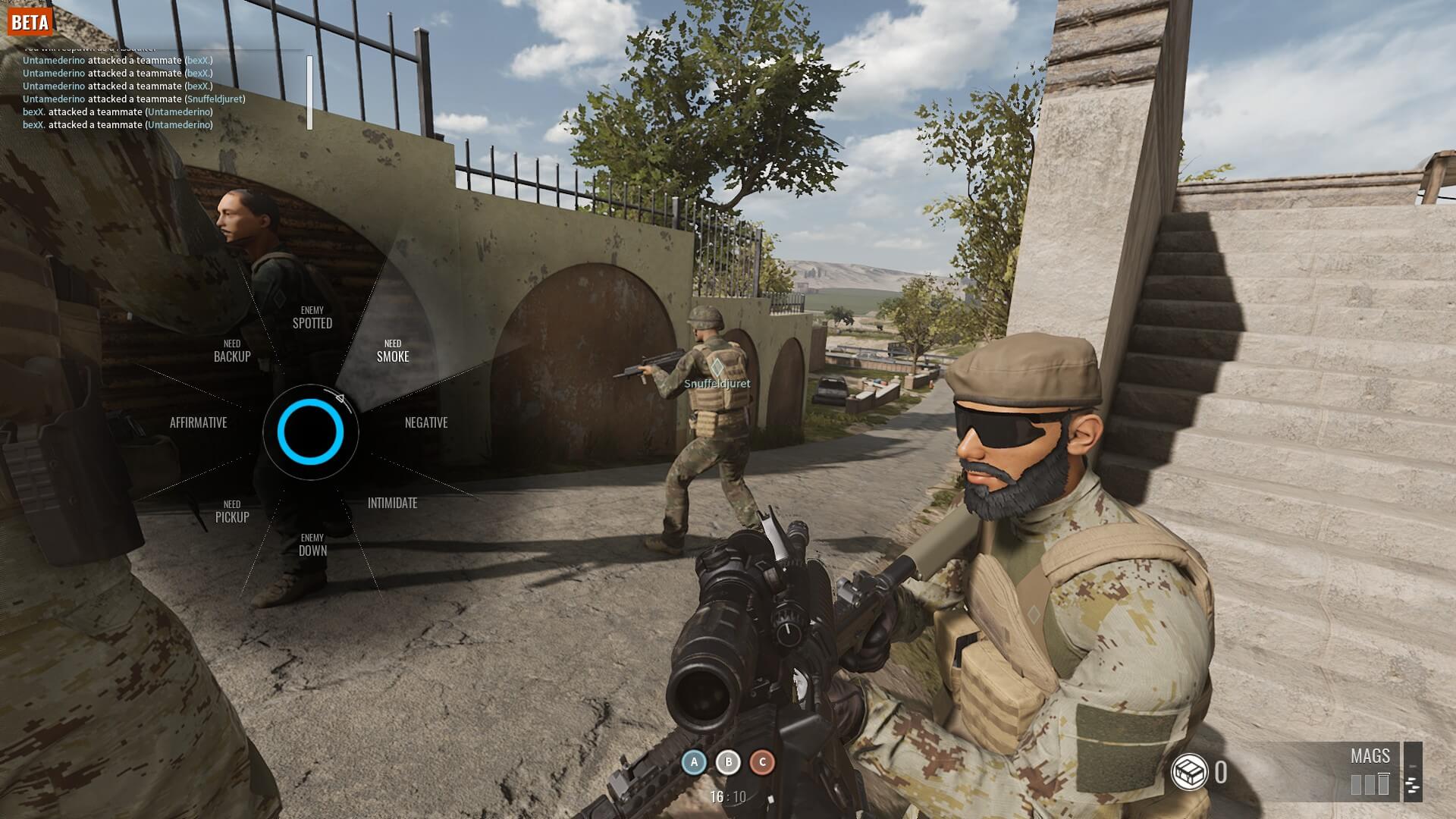The image size is (1456, 819).
Task: Click the blue ring at the wheel center
Action: [310, 432]
